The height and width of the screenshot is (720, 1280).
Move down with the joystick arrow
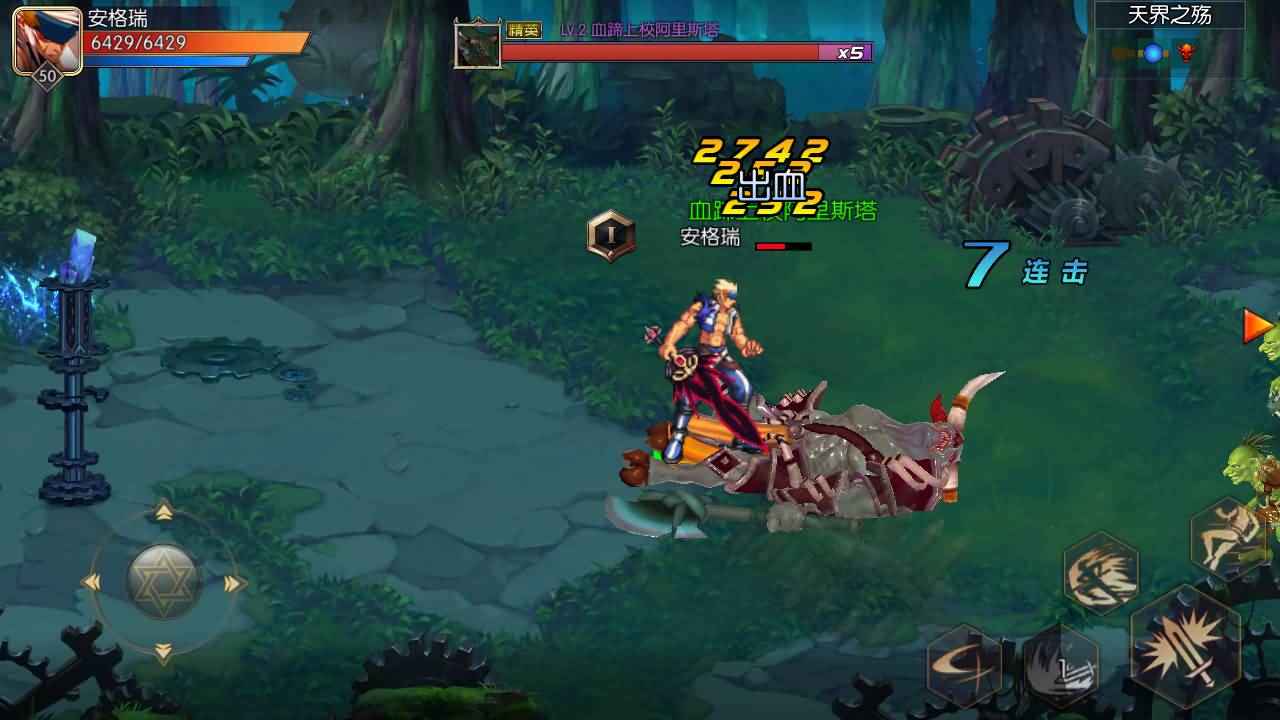pos(164,653)
